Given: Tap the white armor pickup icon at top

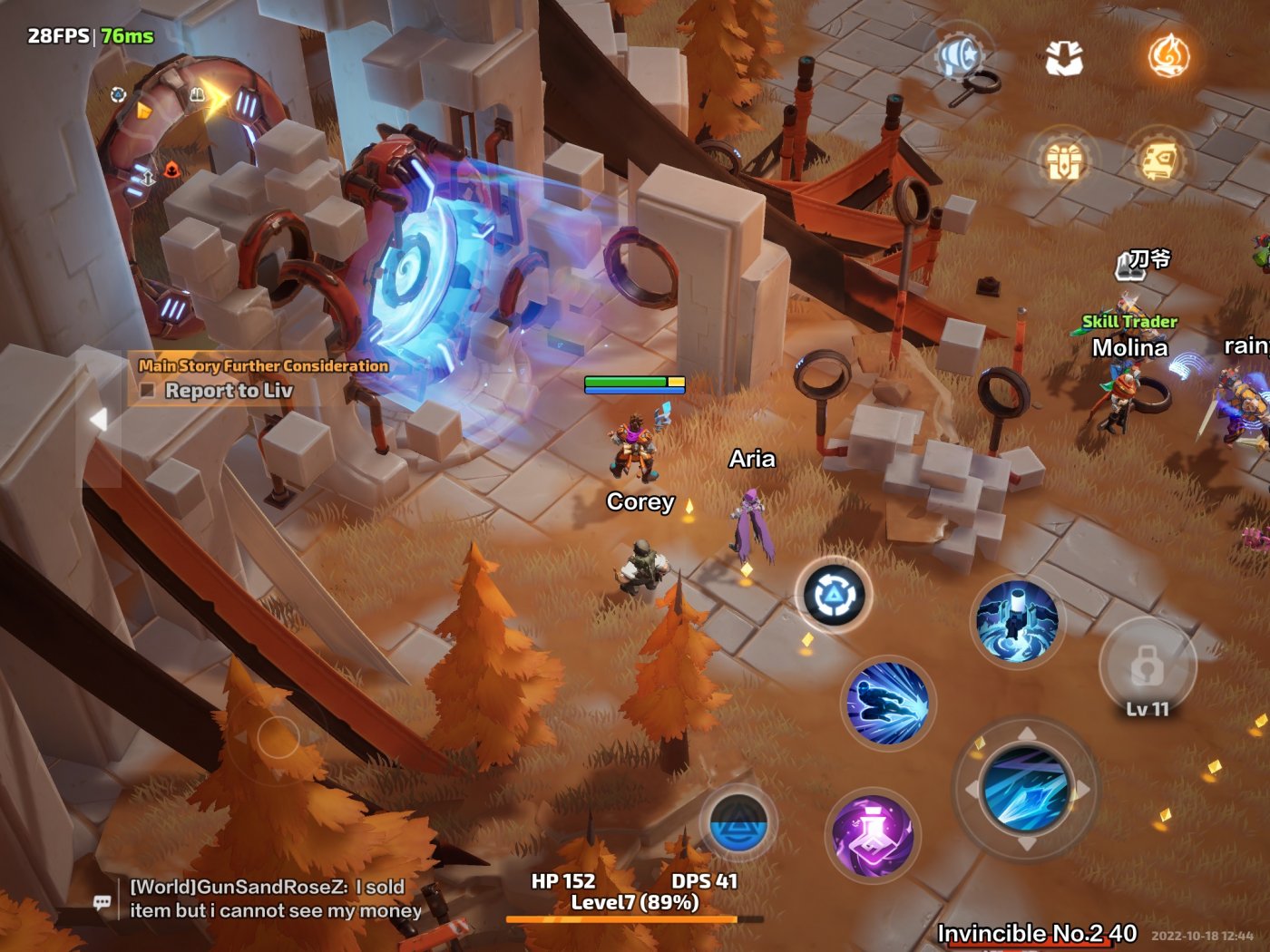Looking at the screenshot, I should [1066, 59].
